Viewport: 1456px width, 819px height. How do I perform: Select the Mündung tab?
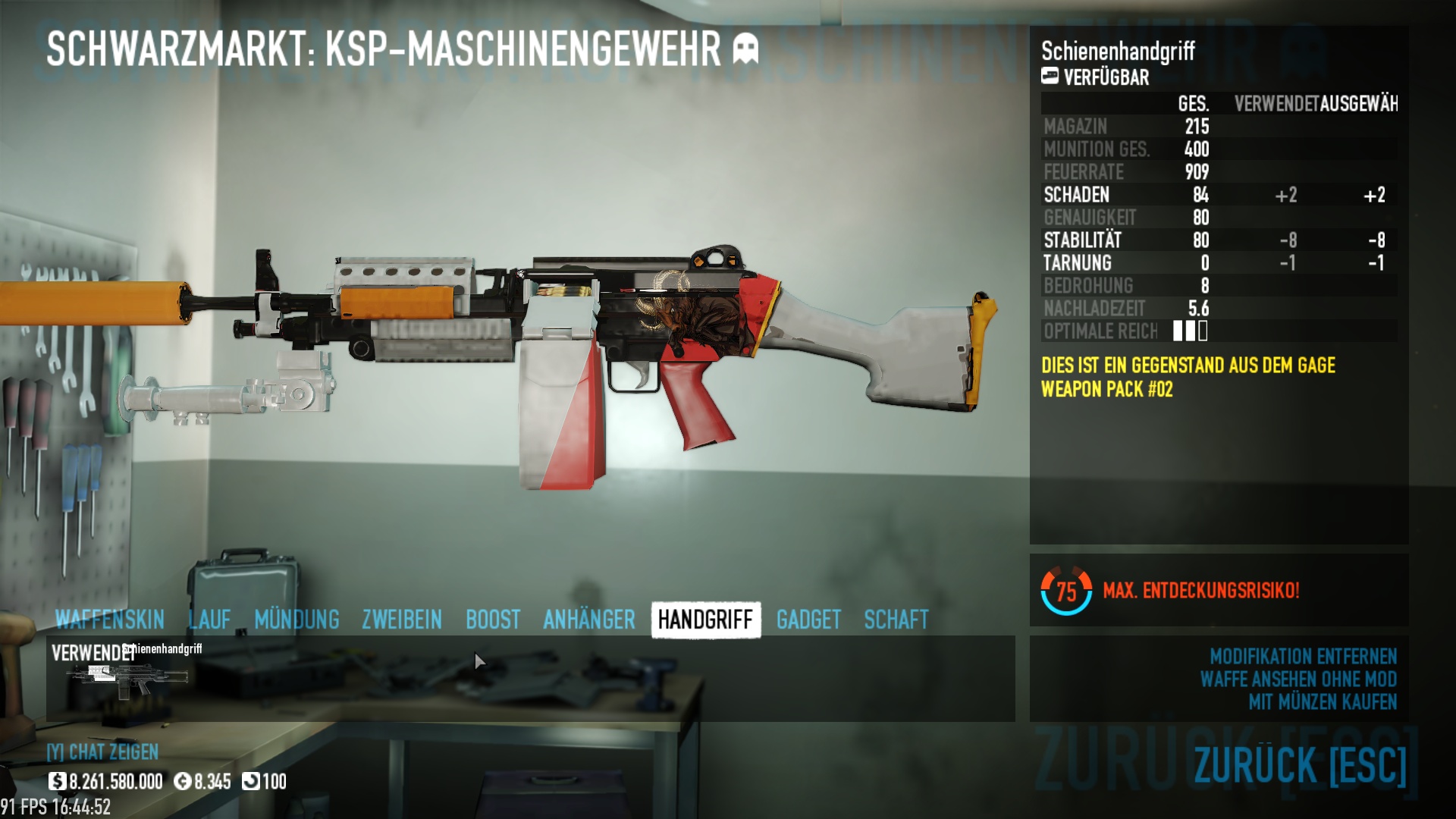(297, 620)
